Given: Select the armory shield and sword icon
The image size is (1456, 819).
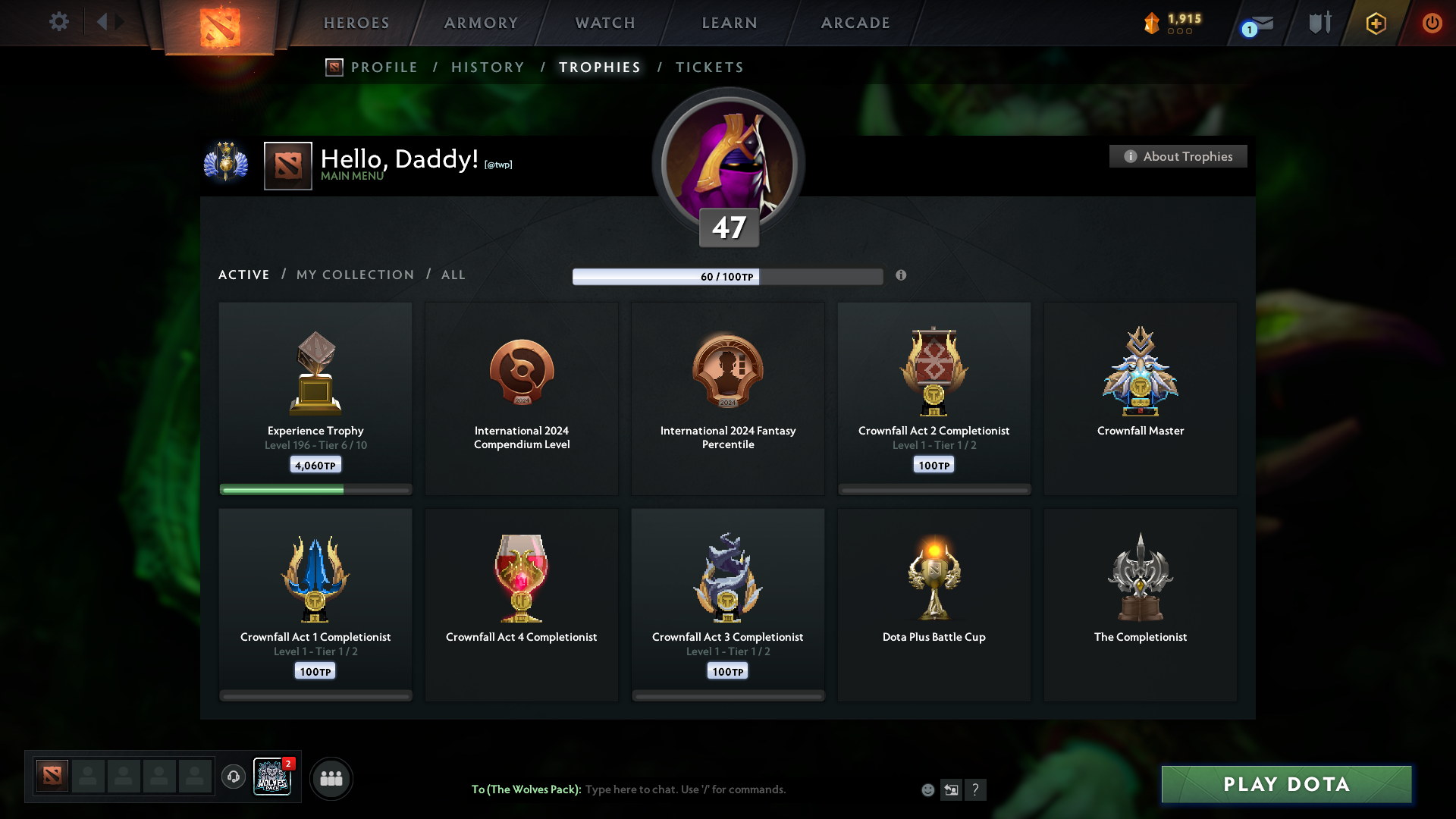Looking at the screenshot, I should tap(1319, 23).
